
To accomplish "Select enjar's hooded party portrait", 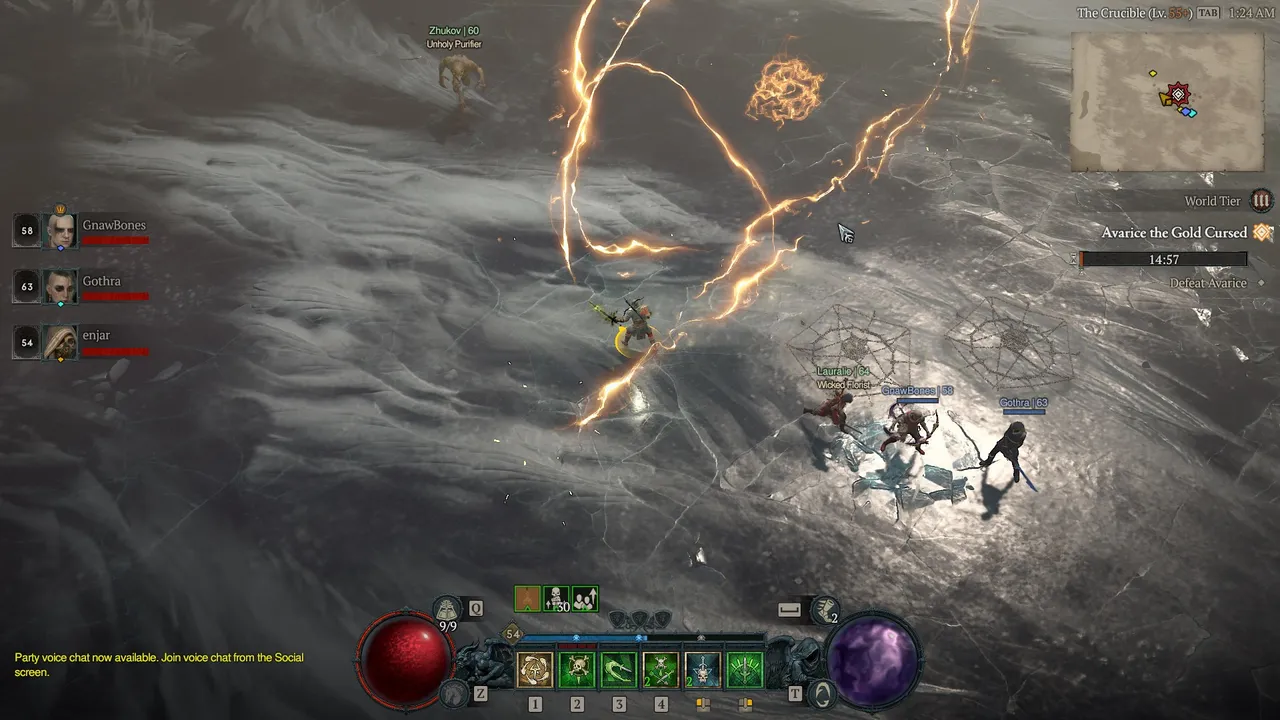I will pyautogui.click(x=61, y=343).
